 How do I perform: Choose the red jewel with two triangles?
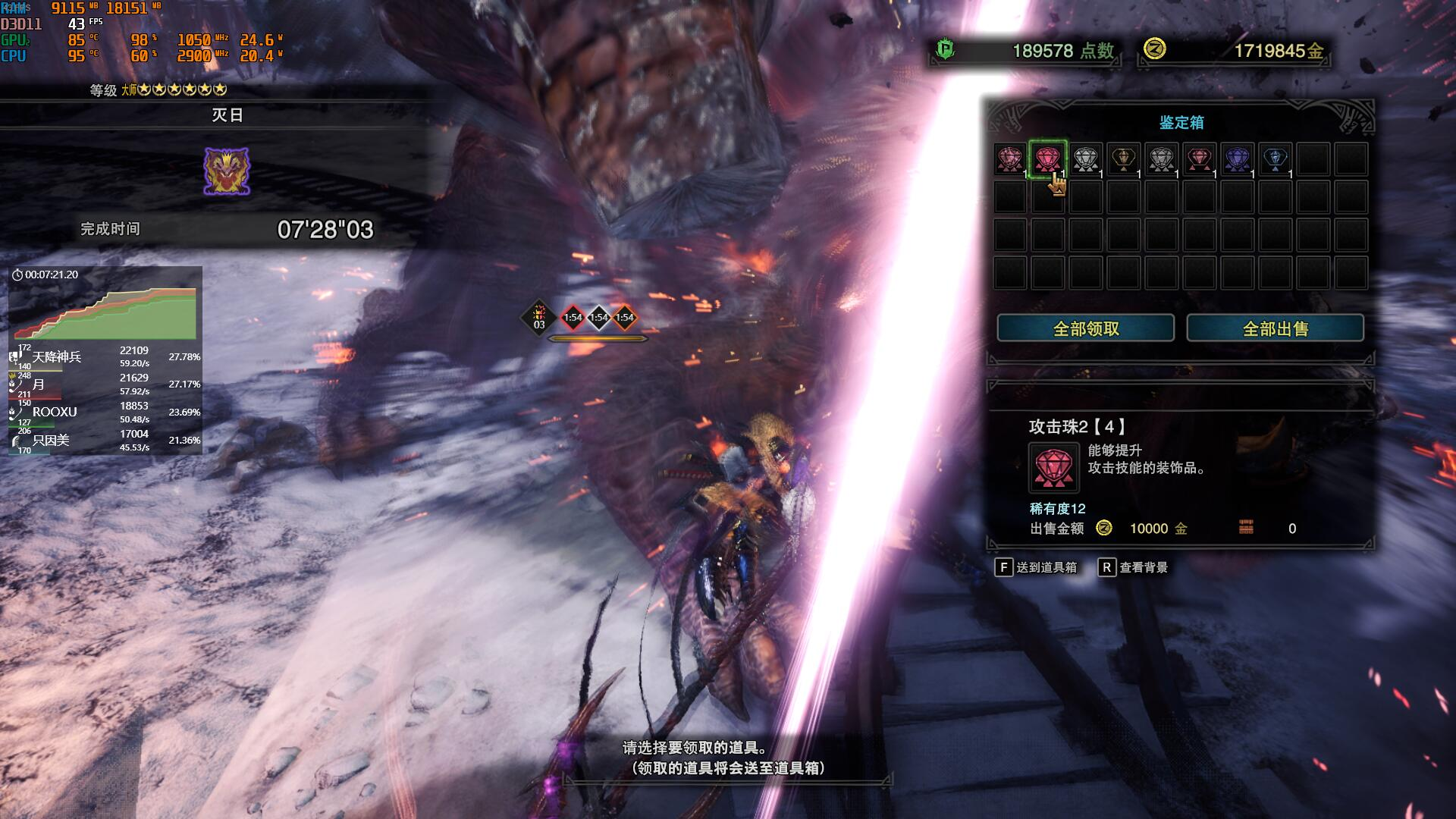(x=1199, y=159)
